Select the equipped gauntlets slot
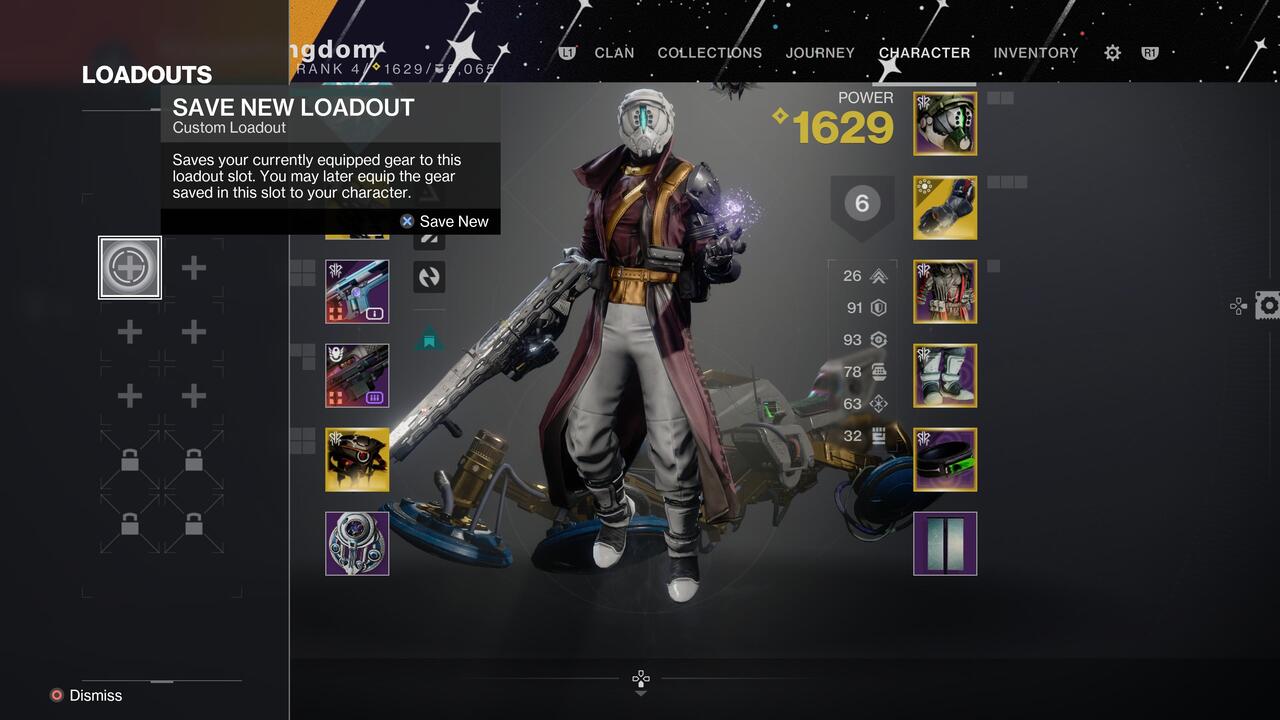 point(945,208)
